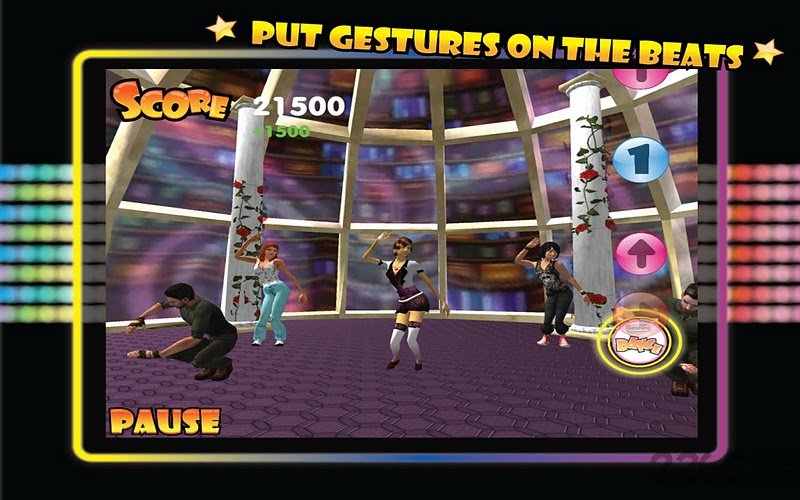Pause the dance game
This screenshot has height=500, width=800.
pyautogui.click(x=165, y=420)
